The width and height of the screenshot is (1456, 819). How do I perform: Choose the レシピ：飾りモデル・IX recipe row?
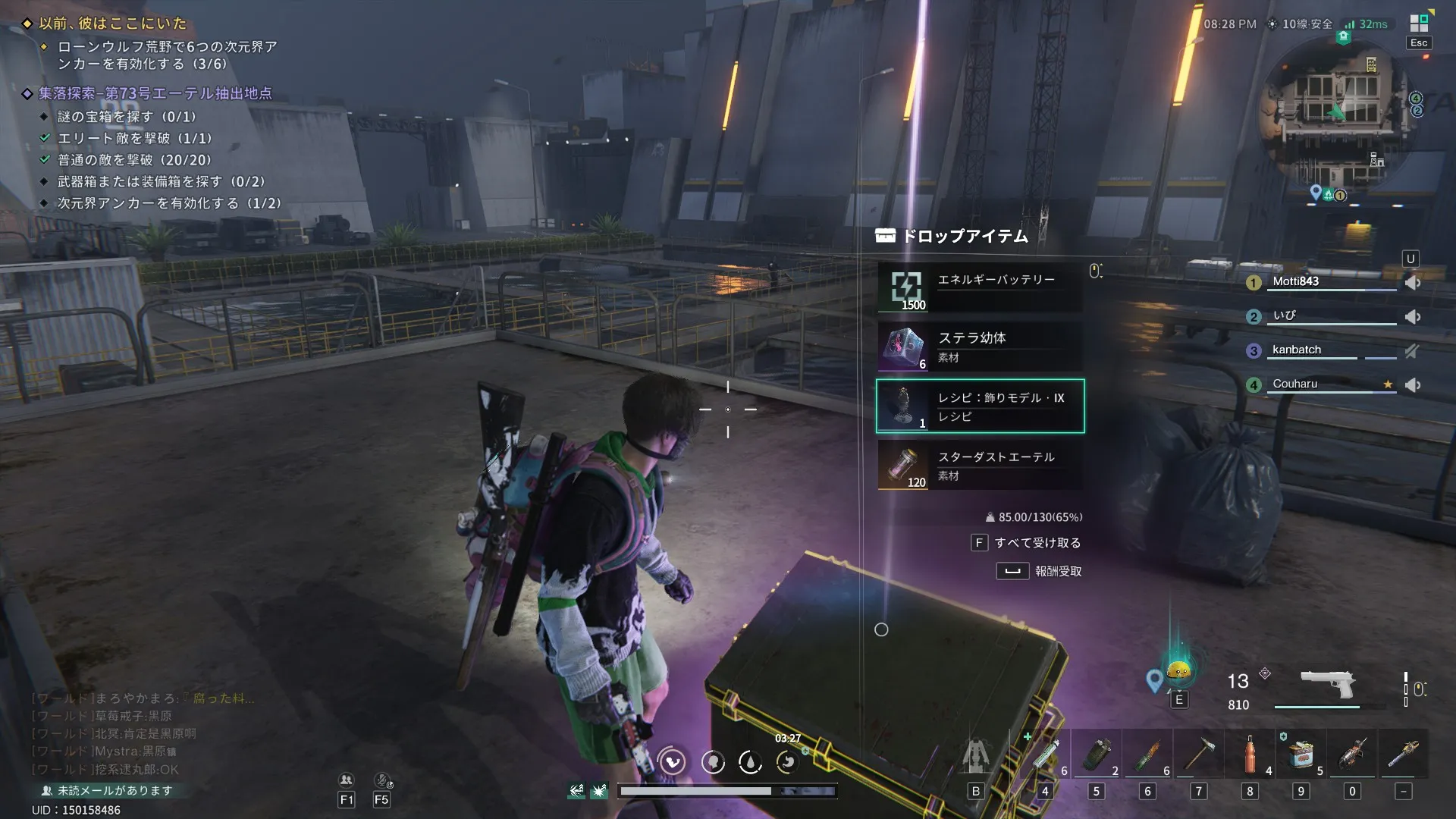click(980, 406)
